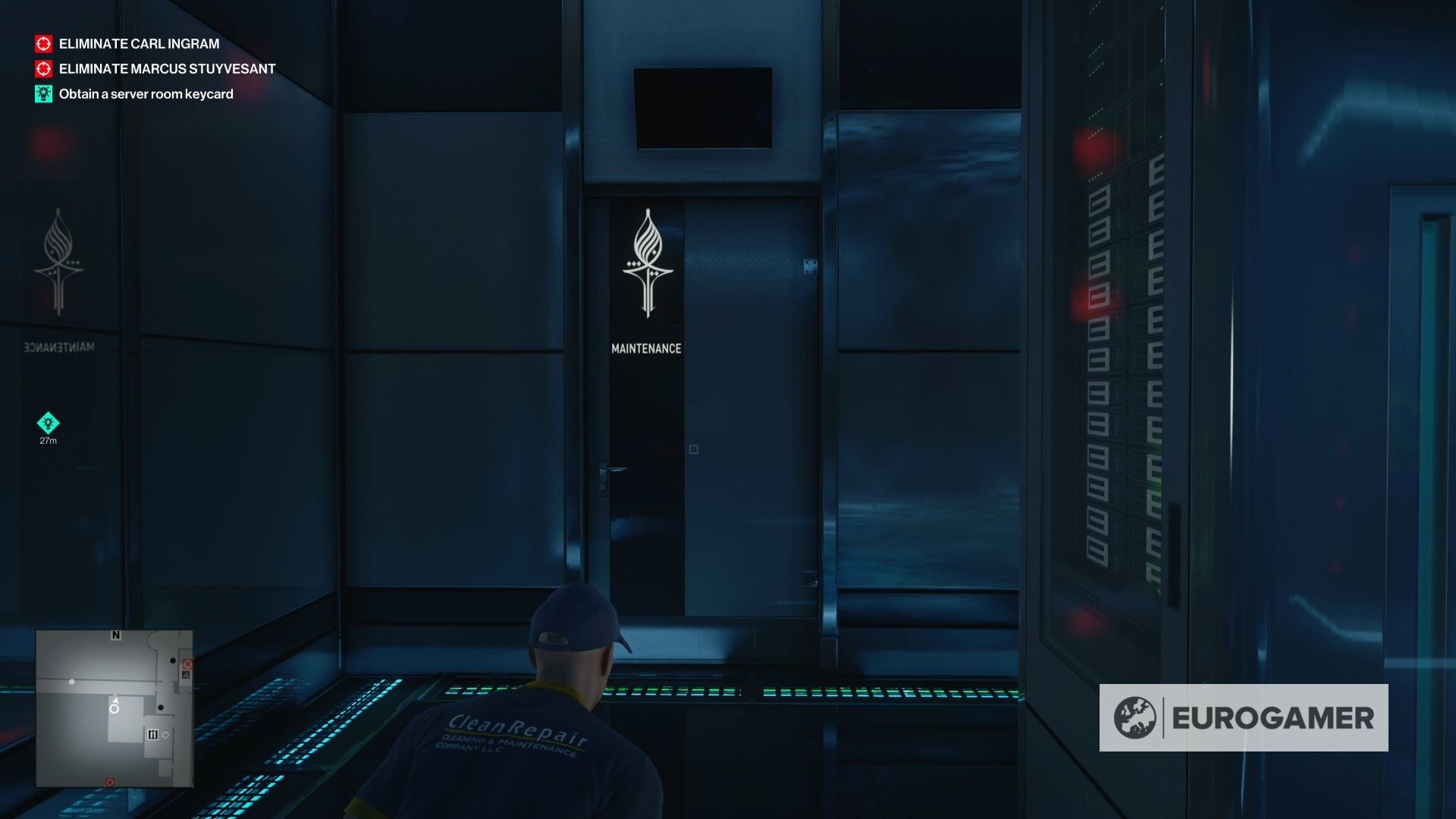Open the objective text ELIMINATE CARL INGRAM
Viewport: 1456px width, 819px height.
pyautogui.click(x=139, y=44)
